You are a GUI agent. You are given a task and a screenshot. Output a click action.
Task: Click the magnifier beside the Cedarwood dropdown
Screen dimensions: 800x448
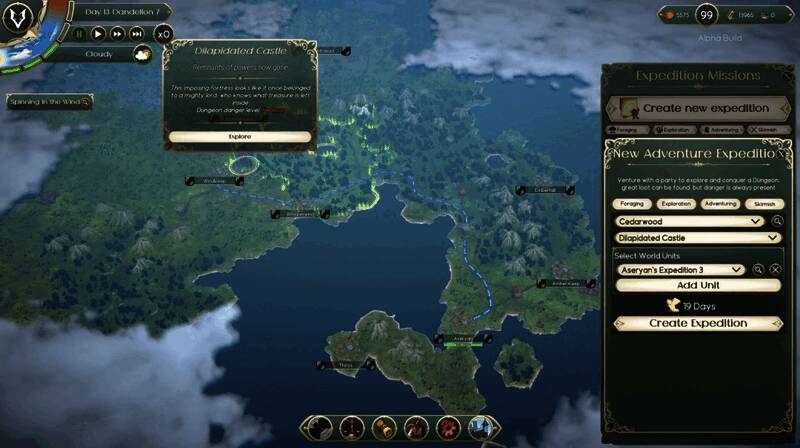pos(777,221)
